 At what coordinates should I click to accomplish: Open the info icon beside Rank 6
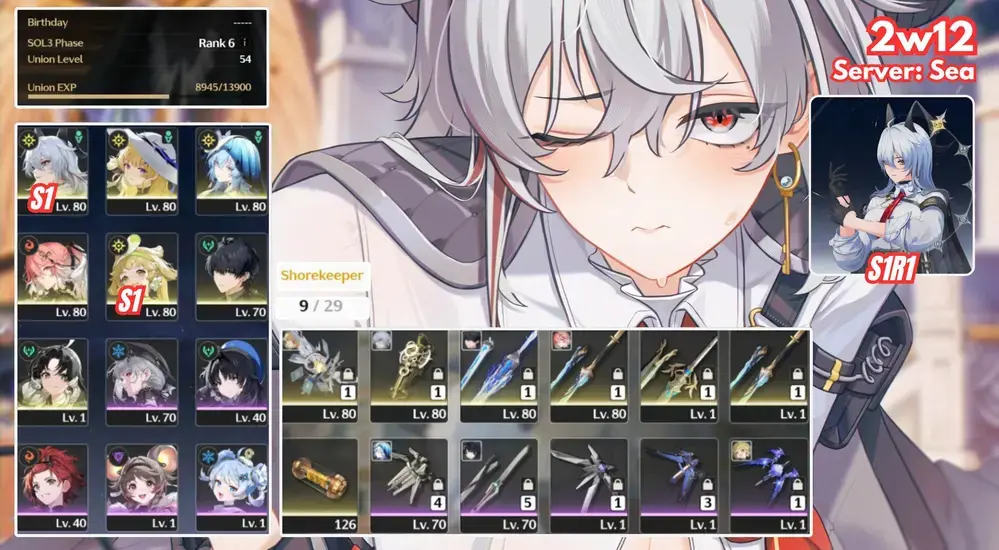coord(245,43)
